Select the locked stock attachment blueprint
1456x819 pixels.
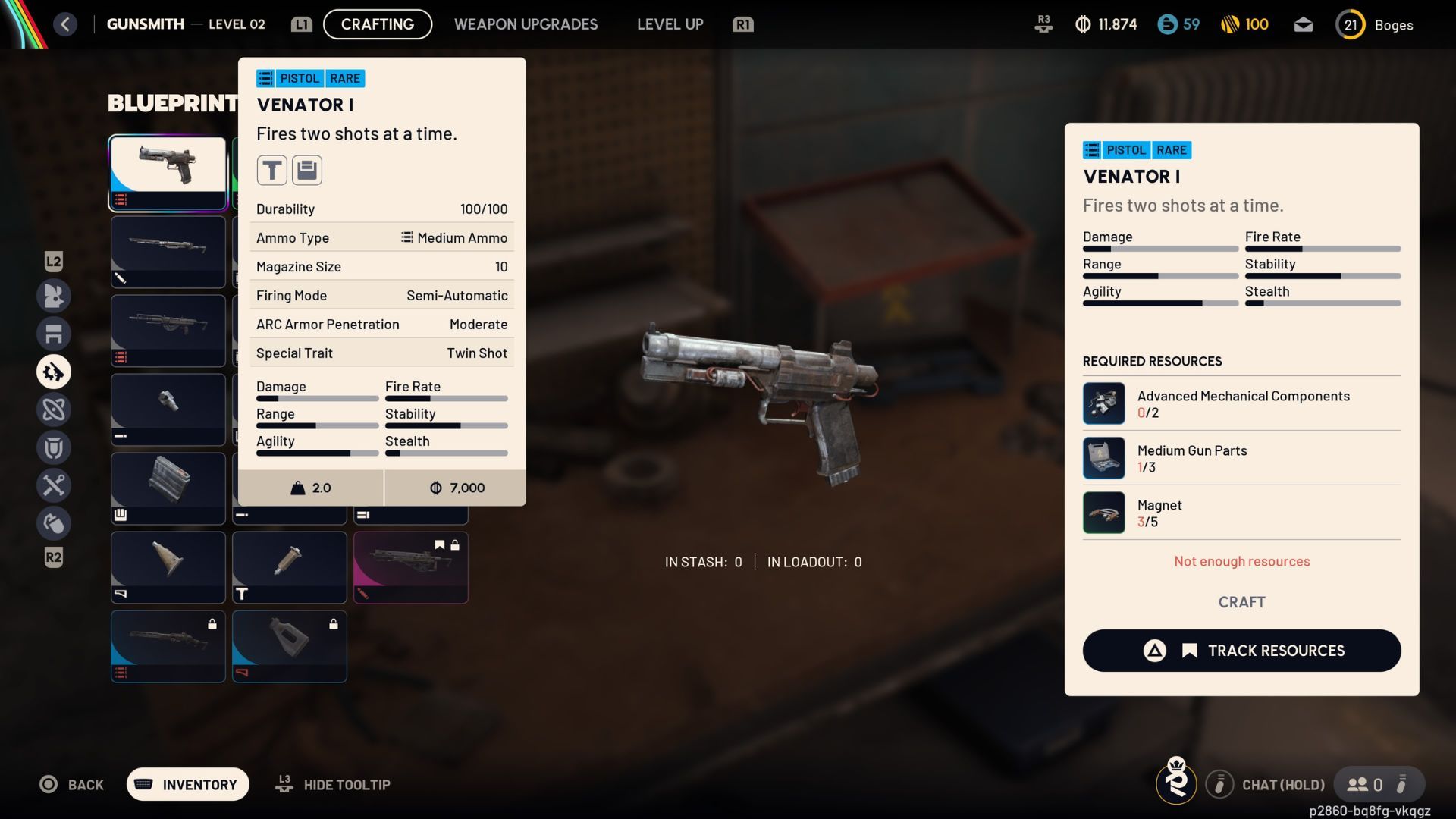[x=289, y=645]
